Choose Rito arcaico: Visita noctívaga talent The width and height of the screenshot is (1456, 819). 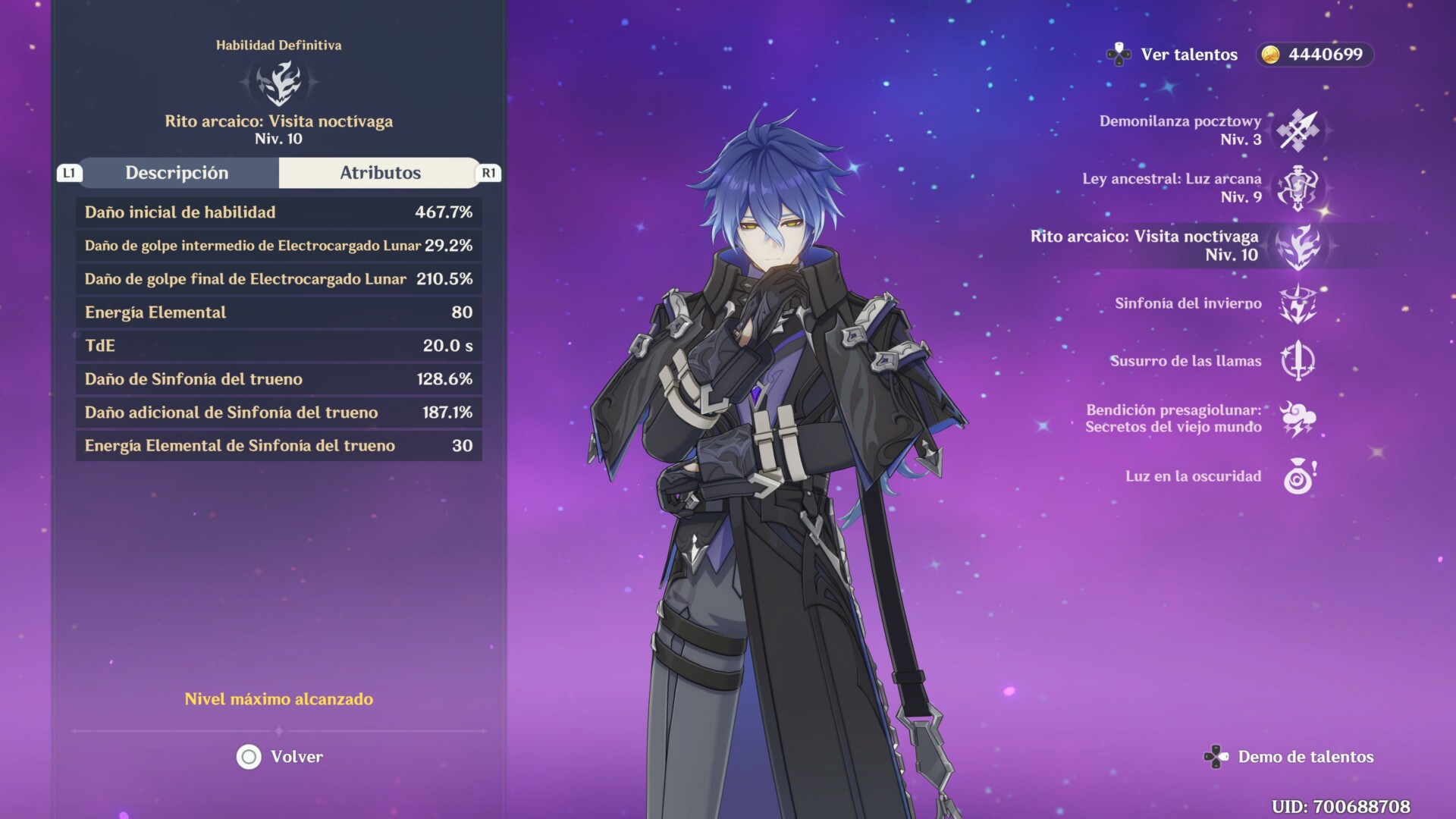1298,246
